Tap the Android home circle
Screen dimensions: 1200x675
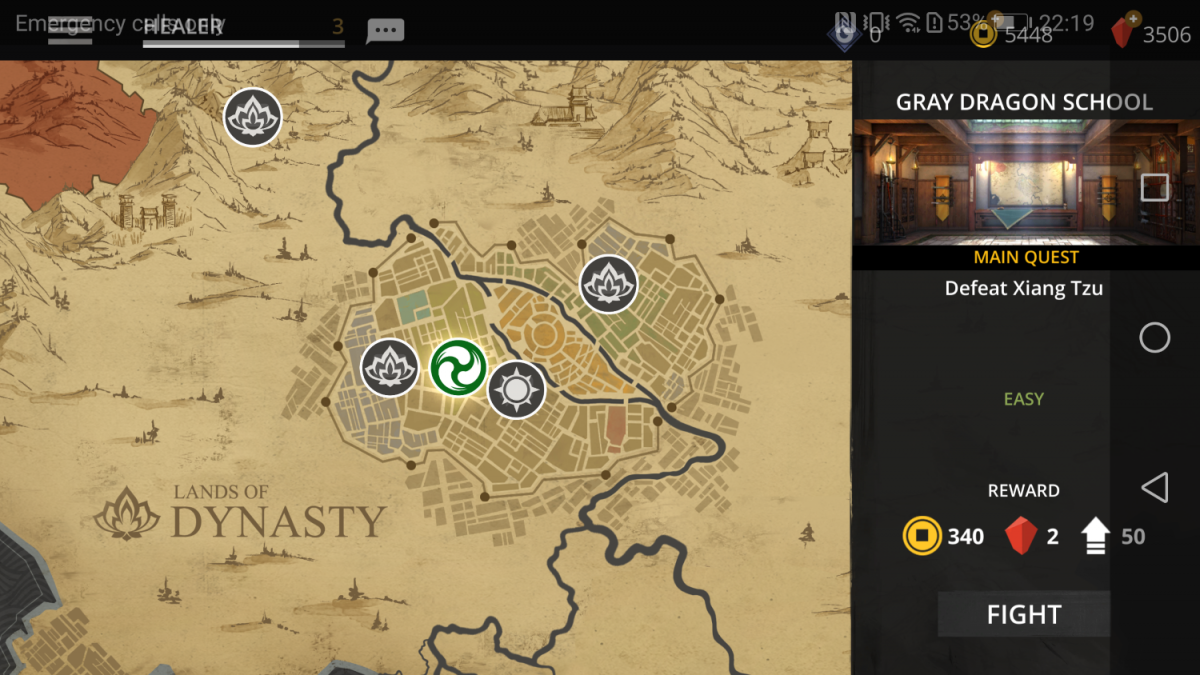(x=1155, y=338)
